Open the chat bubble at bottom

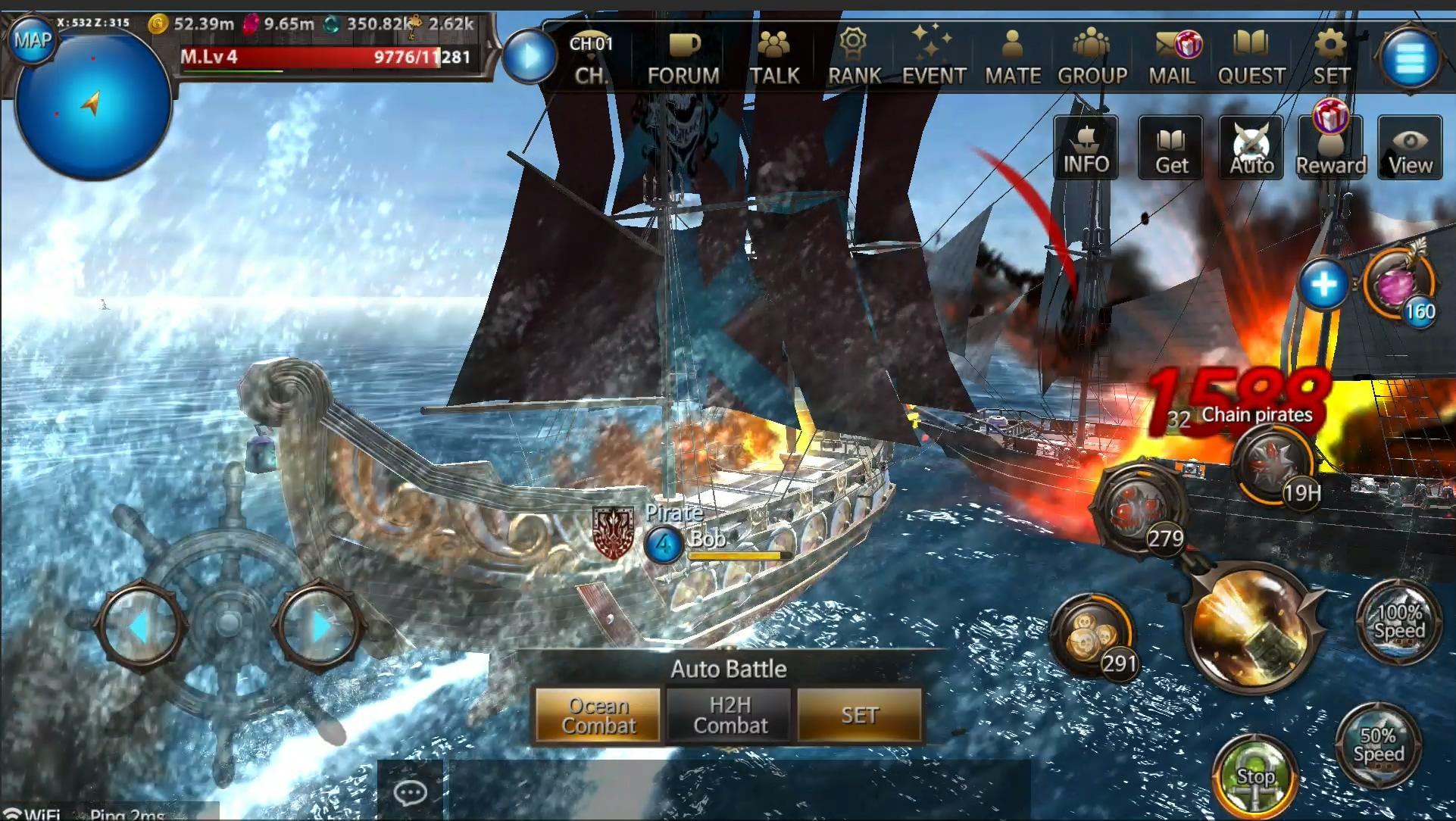(409, 792)
